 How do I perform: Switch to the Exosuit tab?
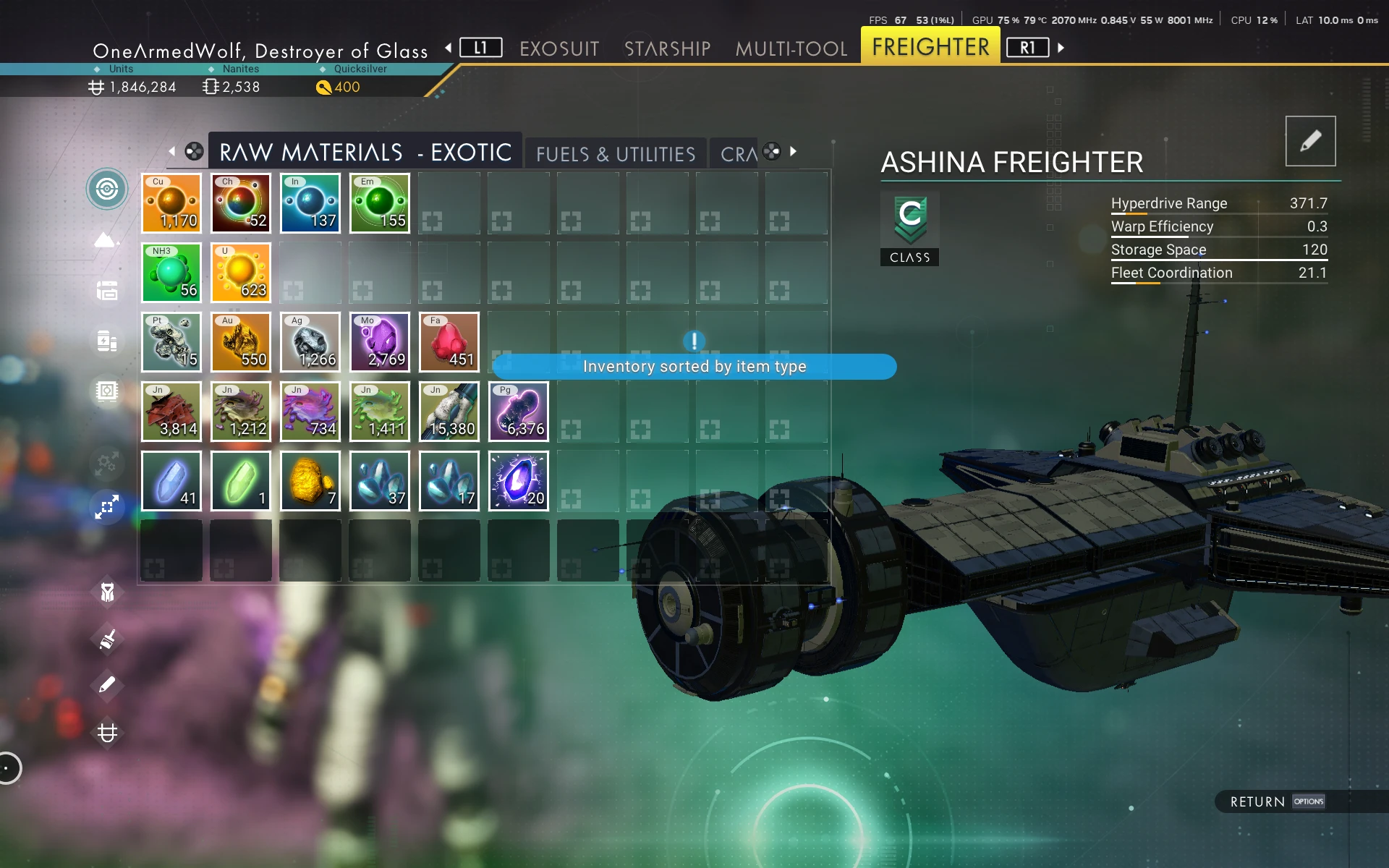[x=559, y=48]
